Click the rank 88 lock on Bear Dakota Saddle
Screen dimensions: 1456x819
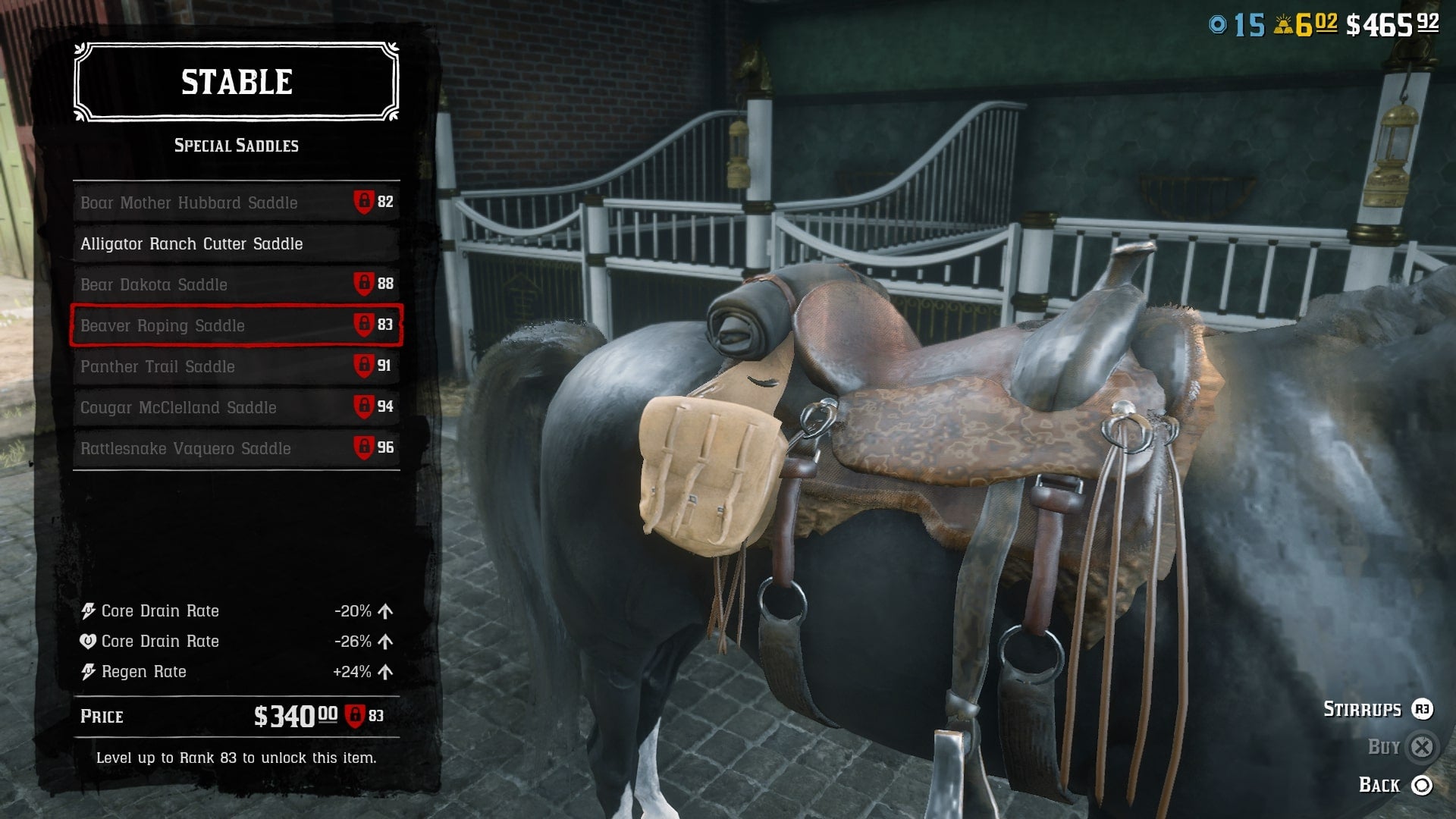[363, 284]
